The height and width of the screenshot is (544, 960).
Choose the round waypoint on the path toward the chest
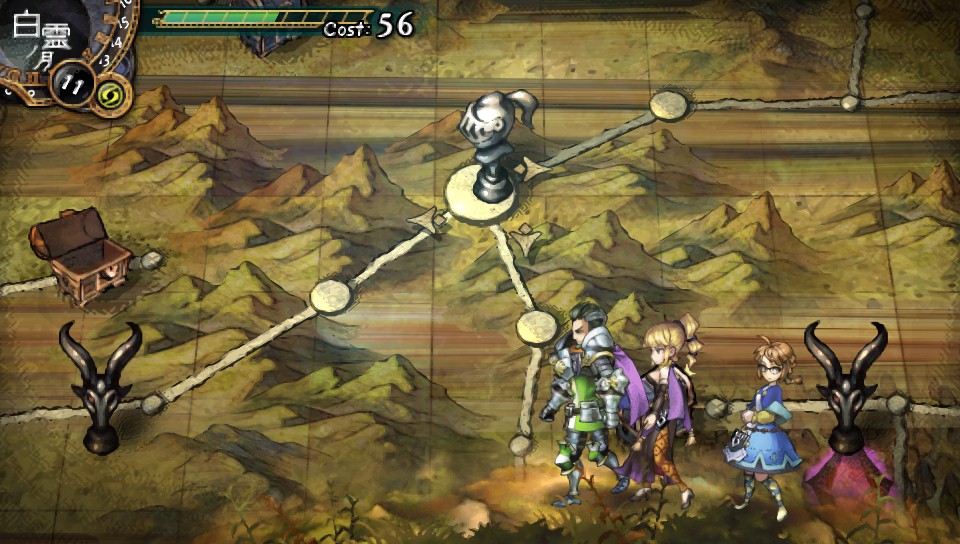coord(330,297)
